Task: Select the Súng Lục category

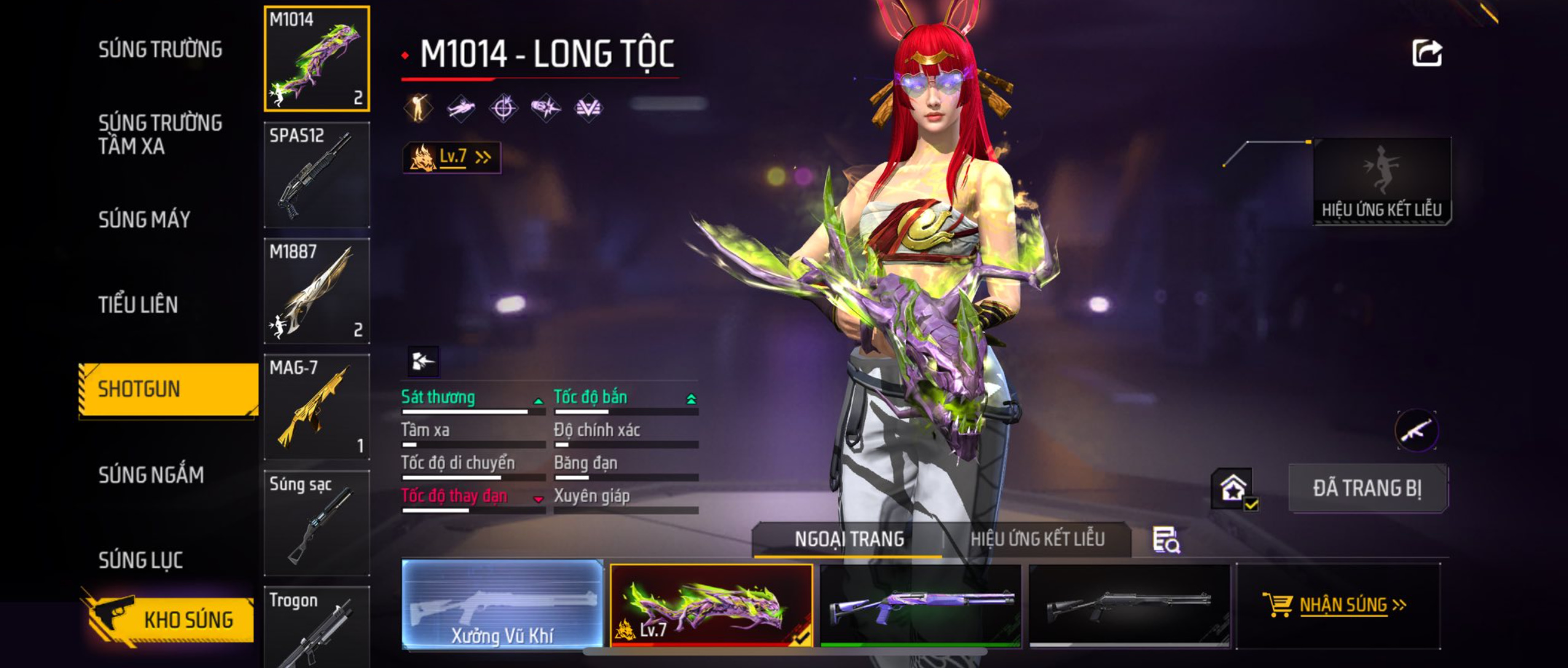Action: [141, 560]
